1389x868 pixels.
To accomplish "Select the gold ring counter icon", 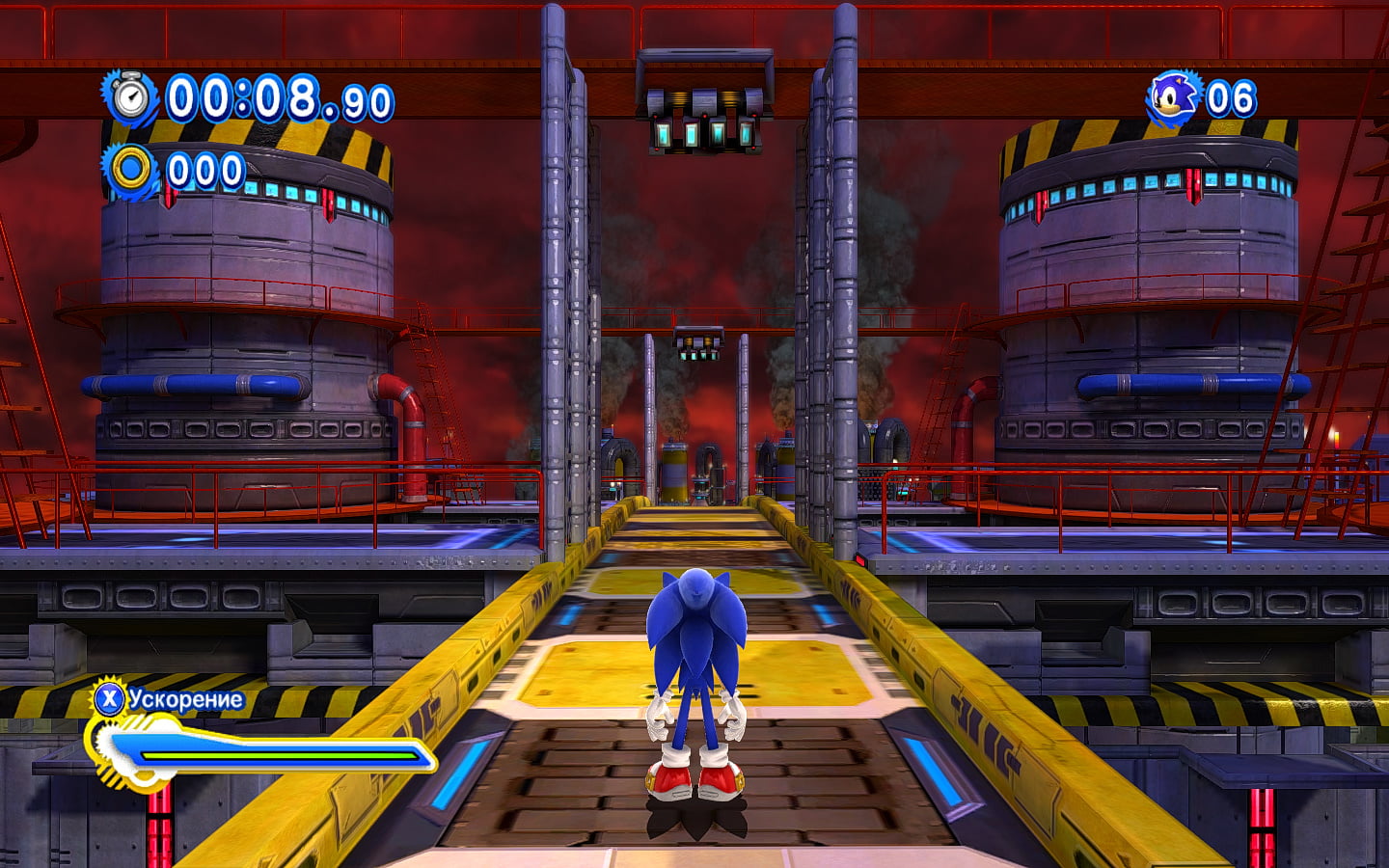I will pyautogui.click(x=131, y=170).
